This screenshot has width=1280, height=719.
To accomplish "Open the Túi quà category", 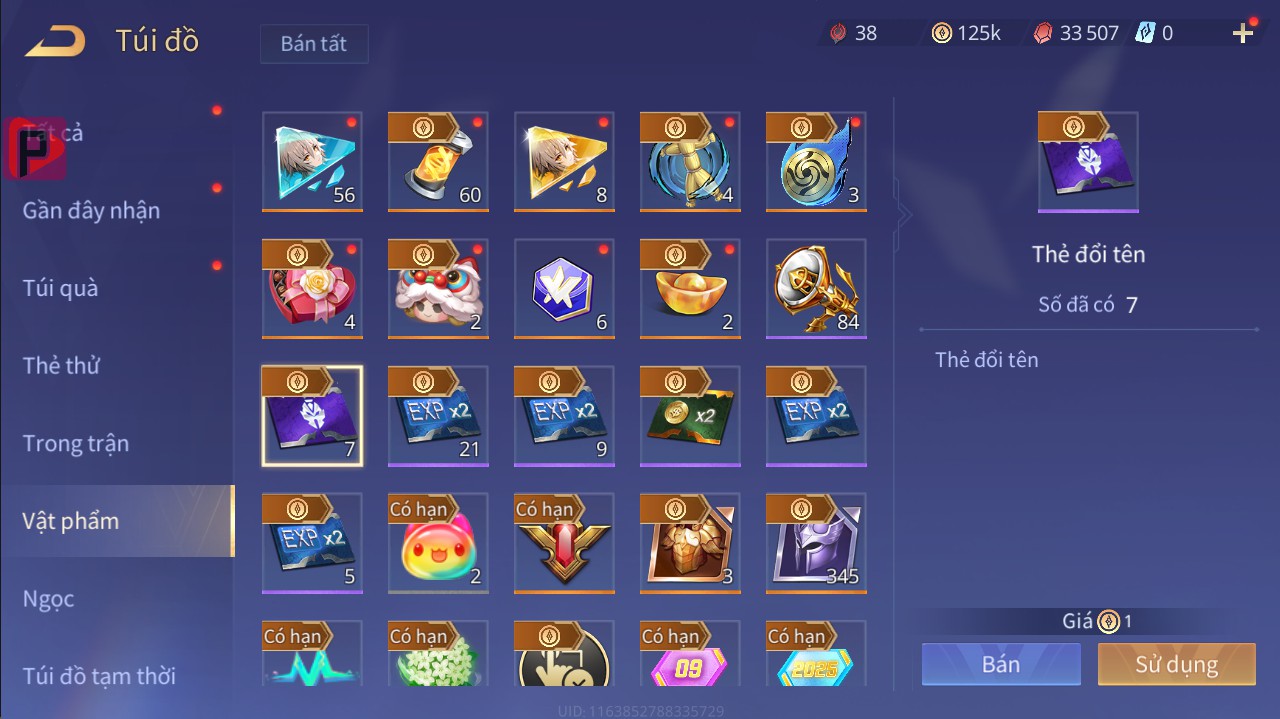I will coord(61,288).
